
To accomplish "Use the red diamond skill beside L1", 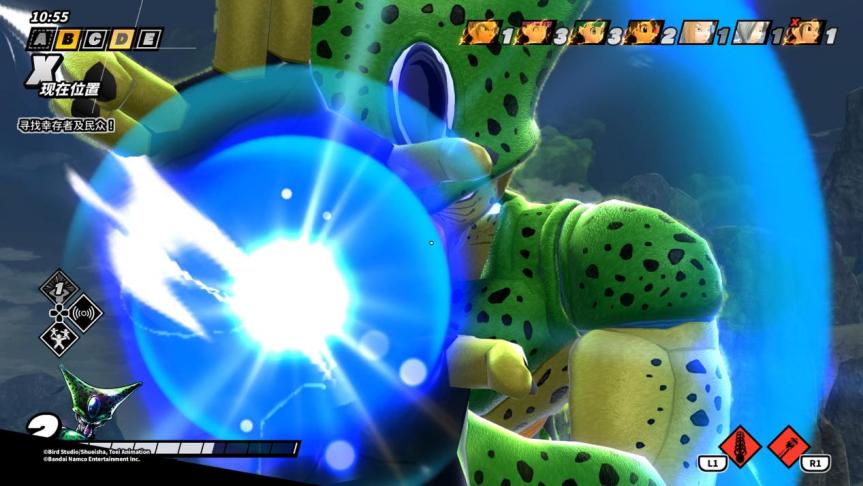I will (739, 446).
